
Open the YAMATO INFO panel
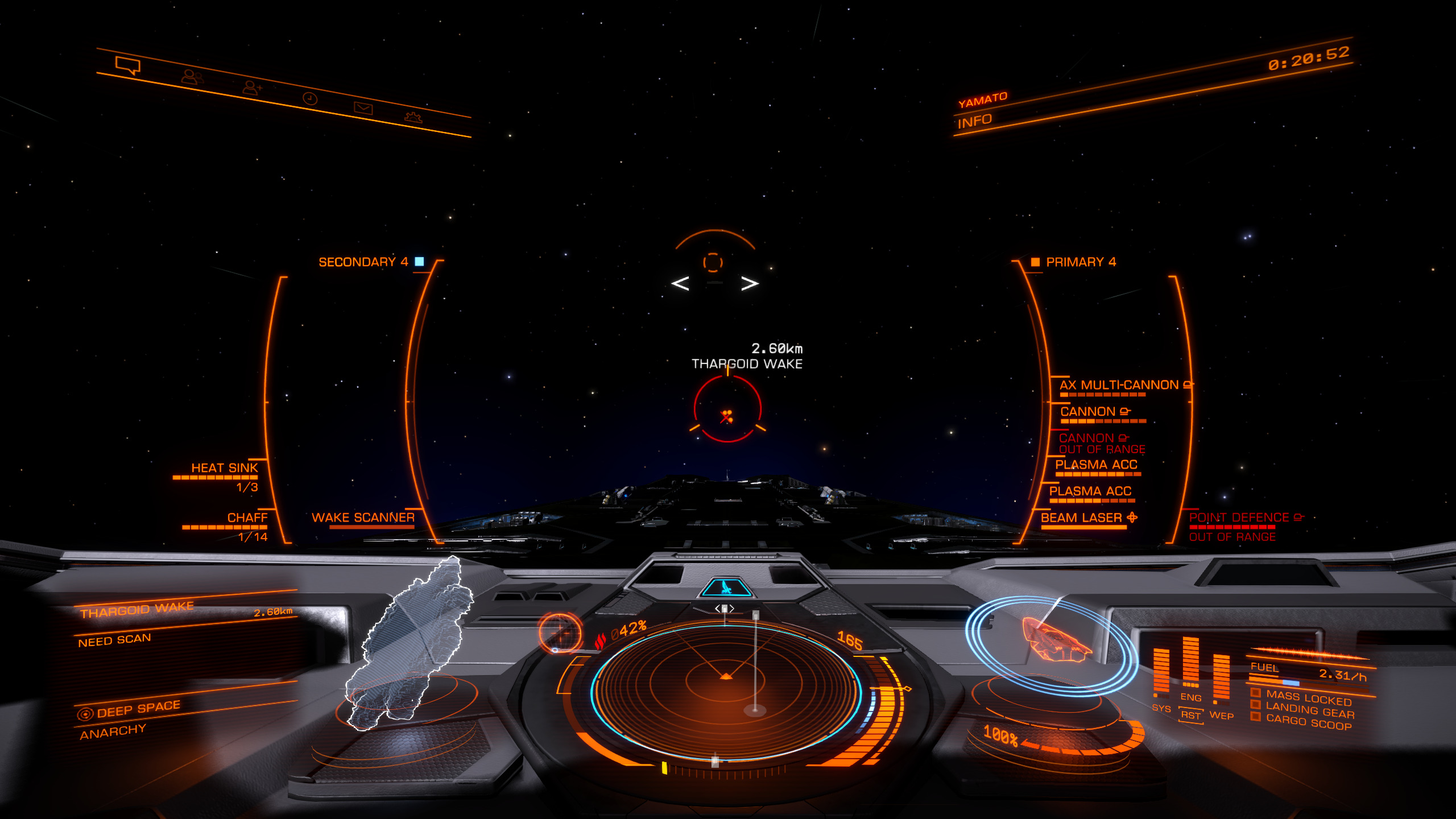[x=975, y=121]
